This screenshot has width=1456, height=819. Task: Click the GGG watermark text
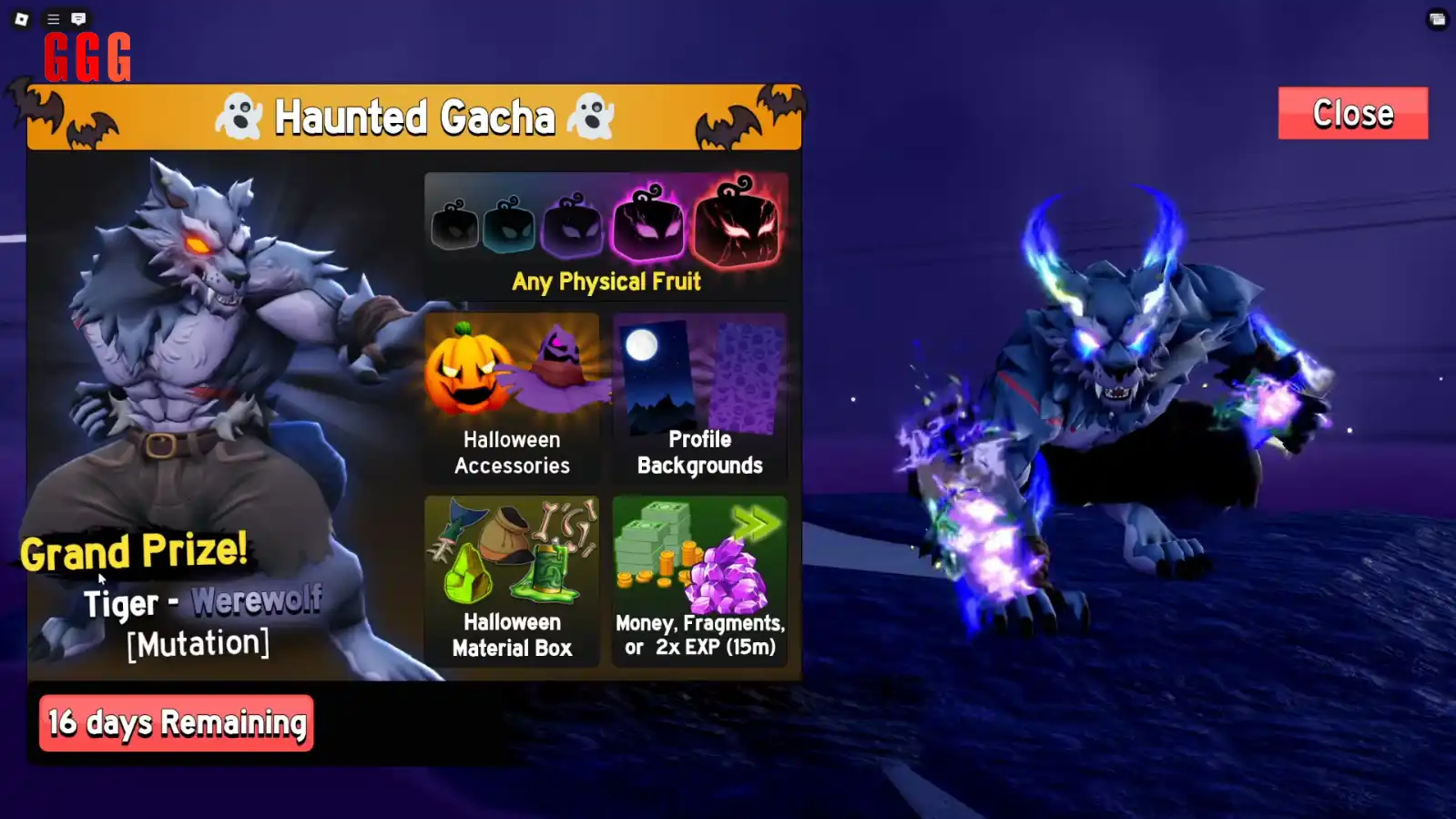click(86, 56)
